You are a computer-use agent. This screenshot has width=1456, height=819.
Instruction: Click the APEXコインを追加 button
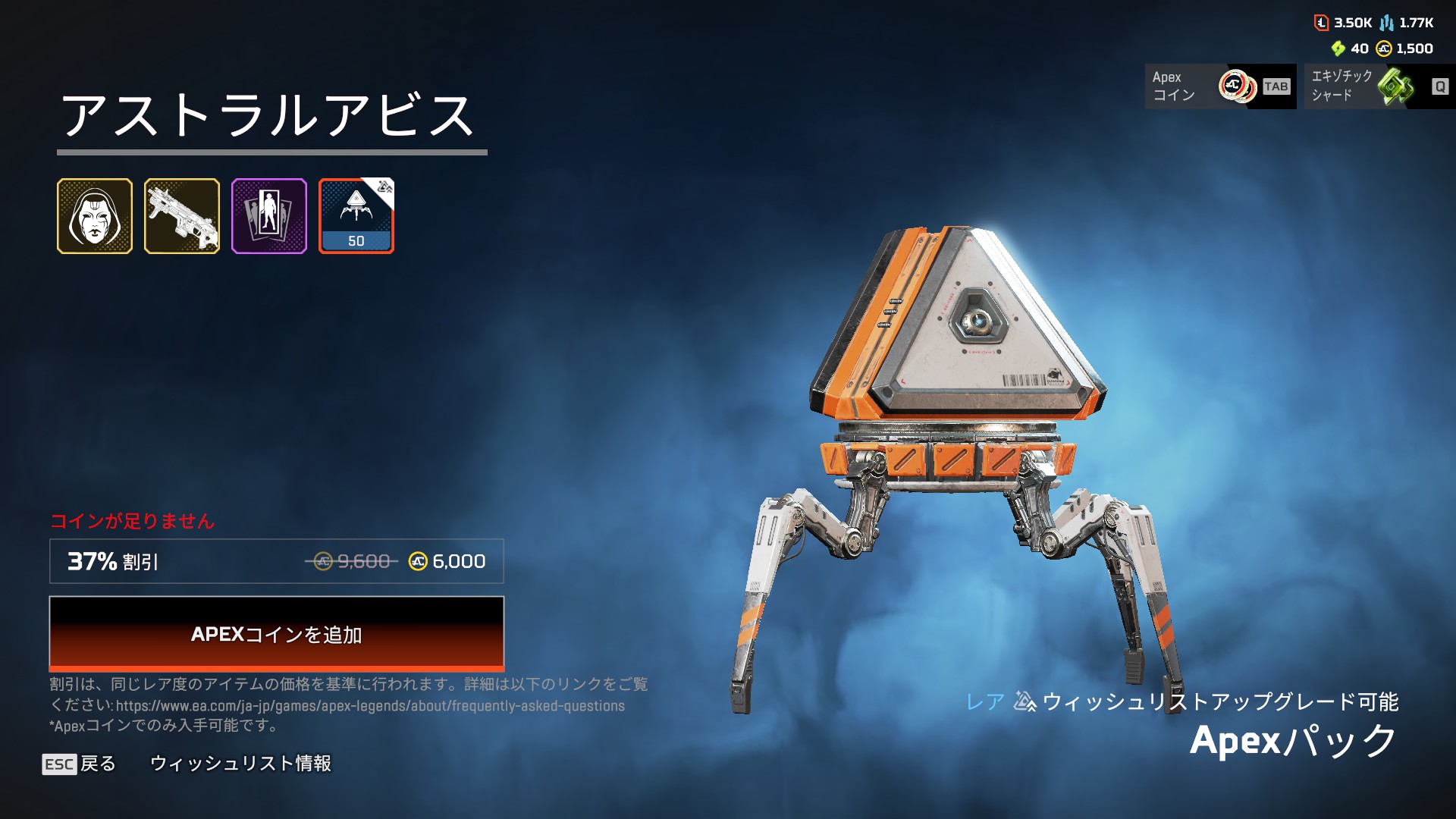276,633
